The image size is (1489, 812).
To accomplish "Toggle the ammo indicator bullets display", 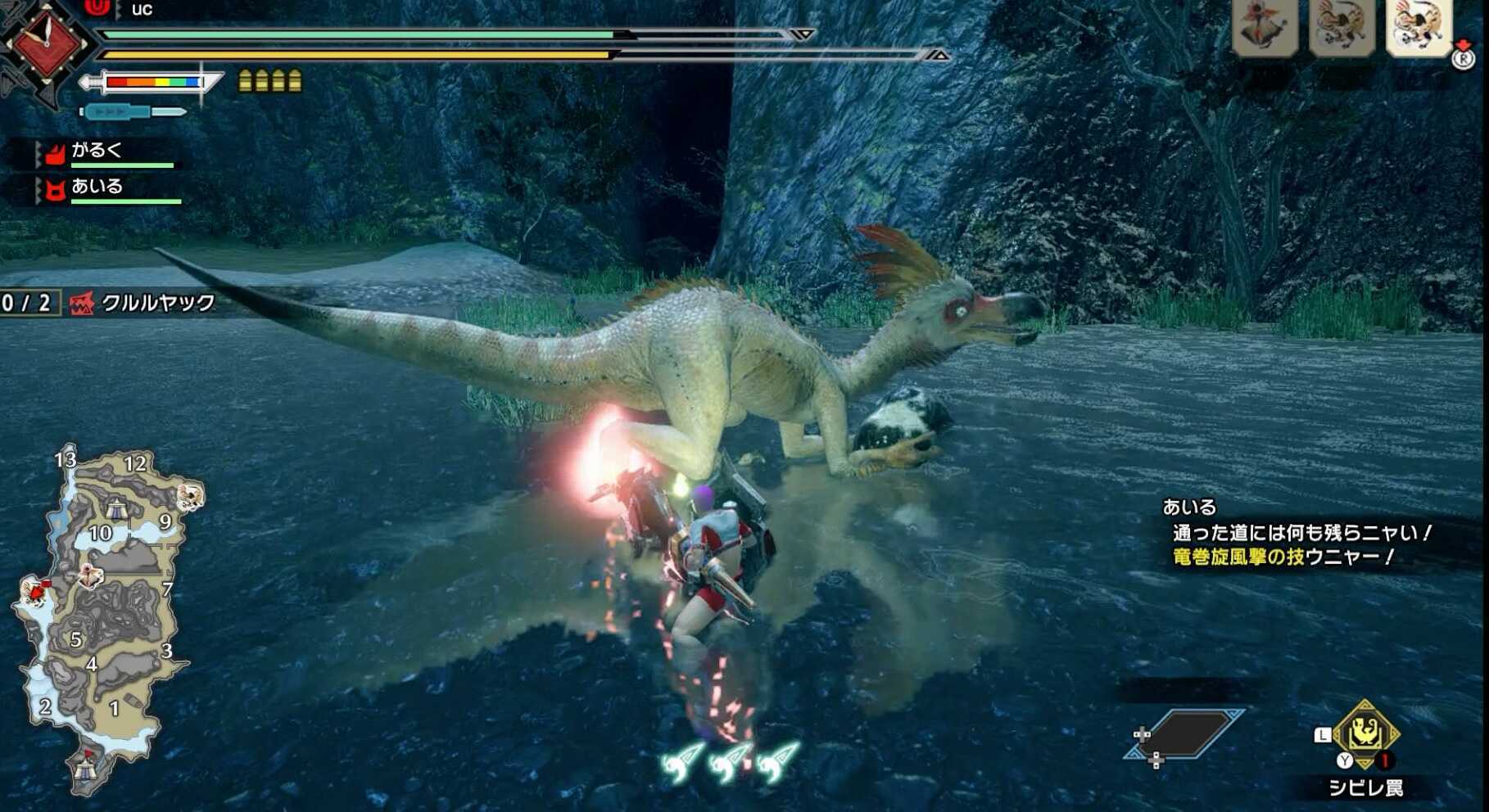I will (270, 82).
